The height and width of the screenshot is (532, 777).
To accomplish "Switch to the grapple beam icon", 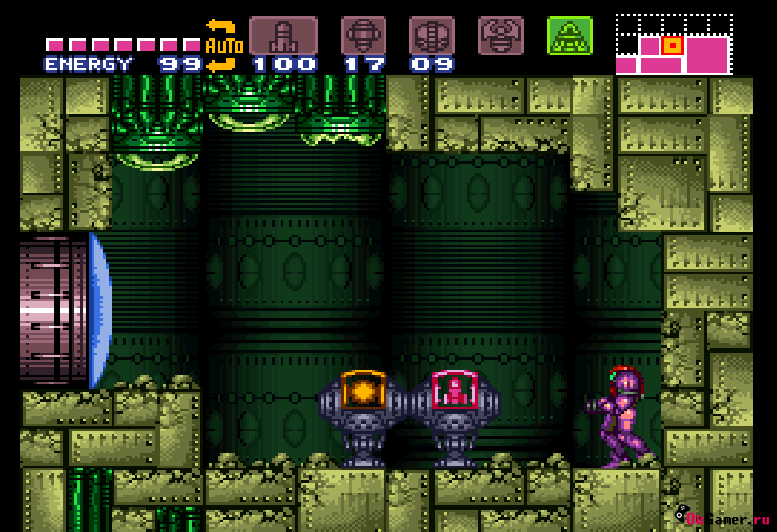I will [x=500, y=36].
